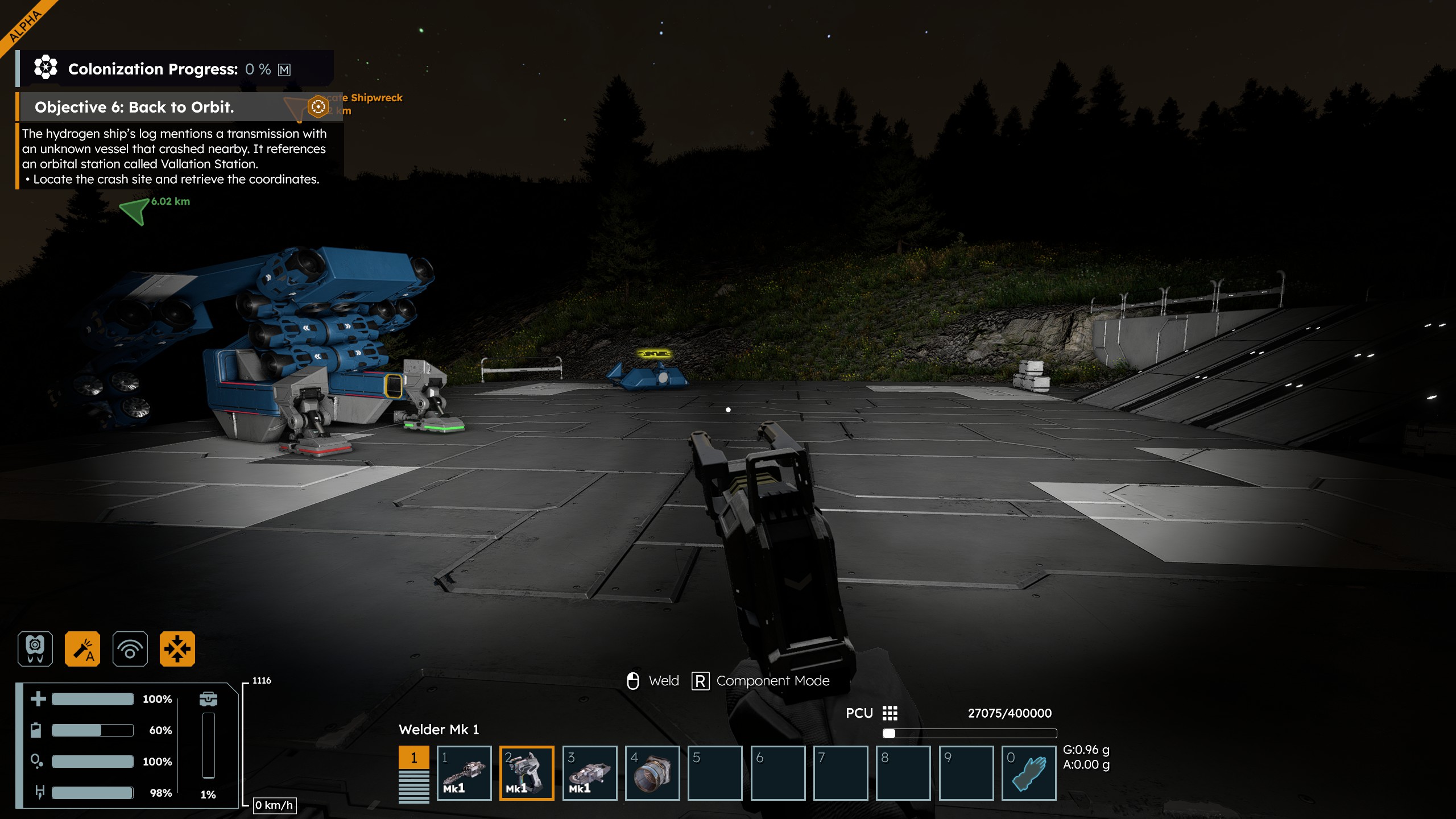Click the PCU grid icon

pyautogui.click(x=890, y=713)
